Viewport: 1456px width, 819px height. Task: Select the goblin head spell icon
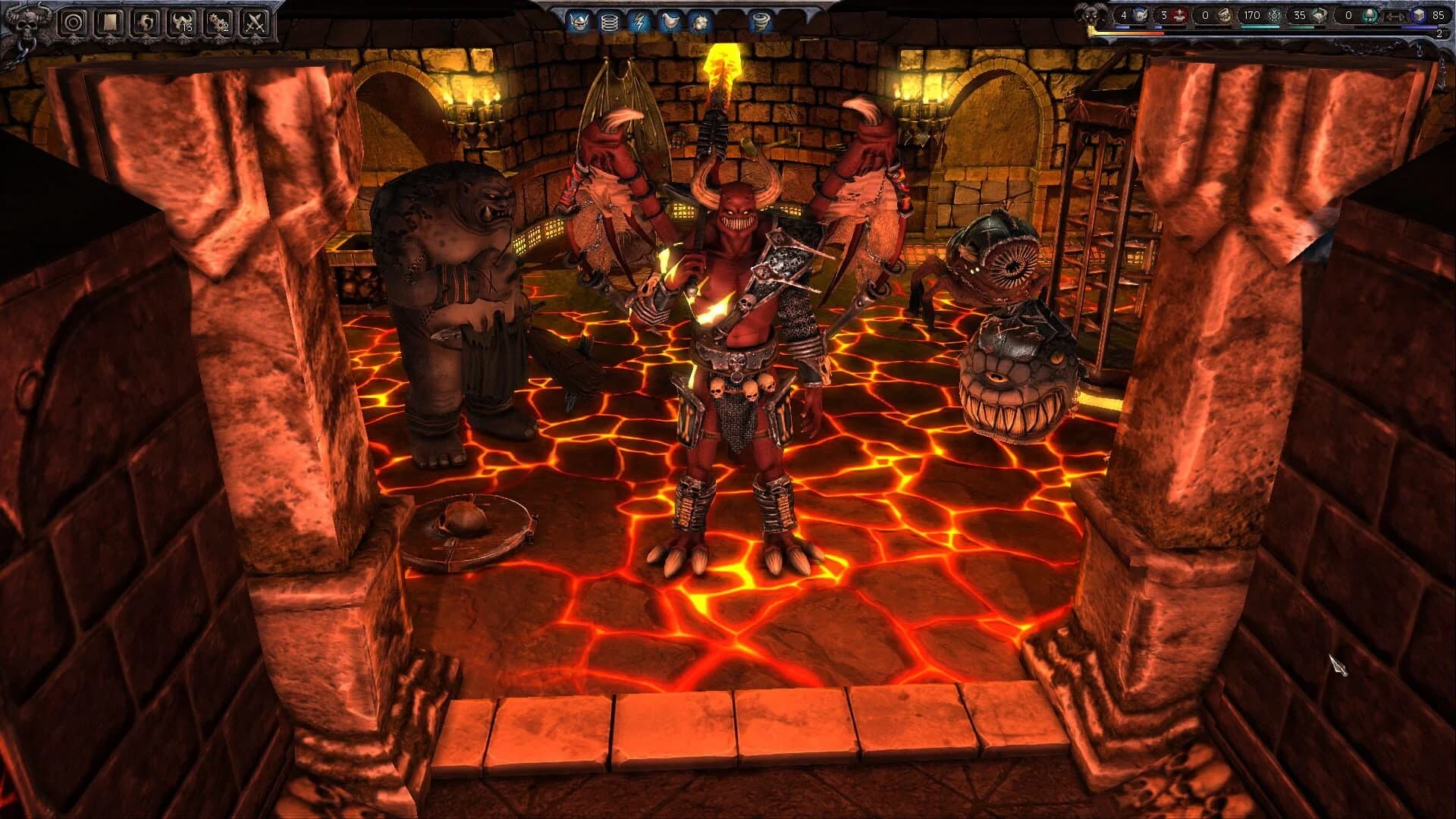tap(579, 21)
